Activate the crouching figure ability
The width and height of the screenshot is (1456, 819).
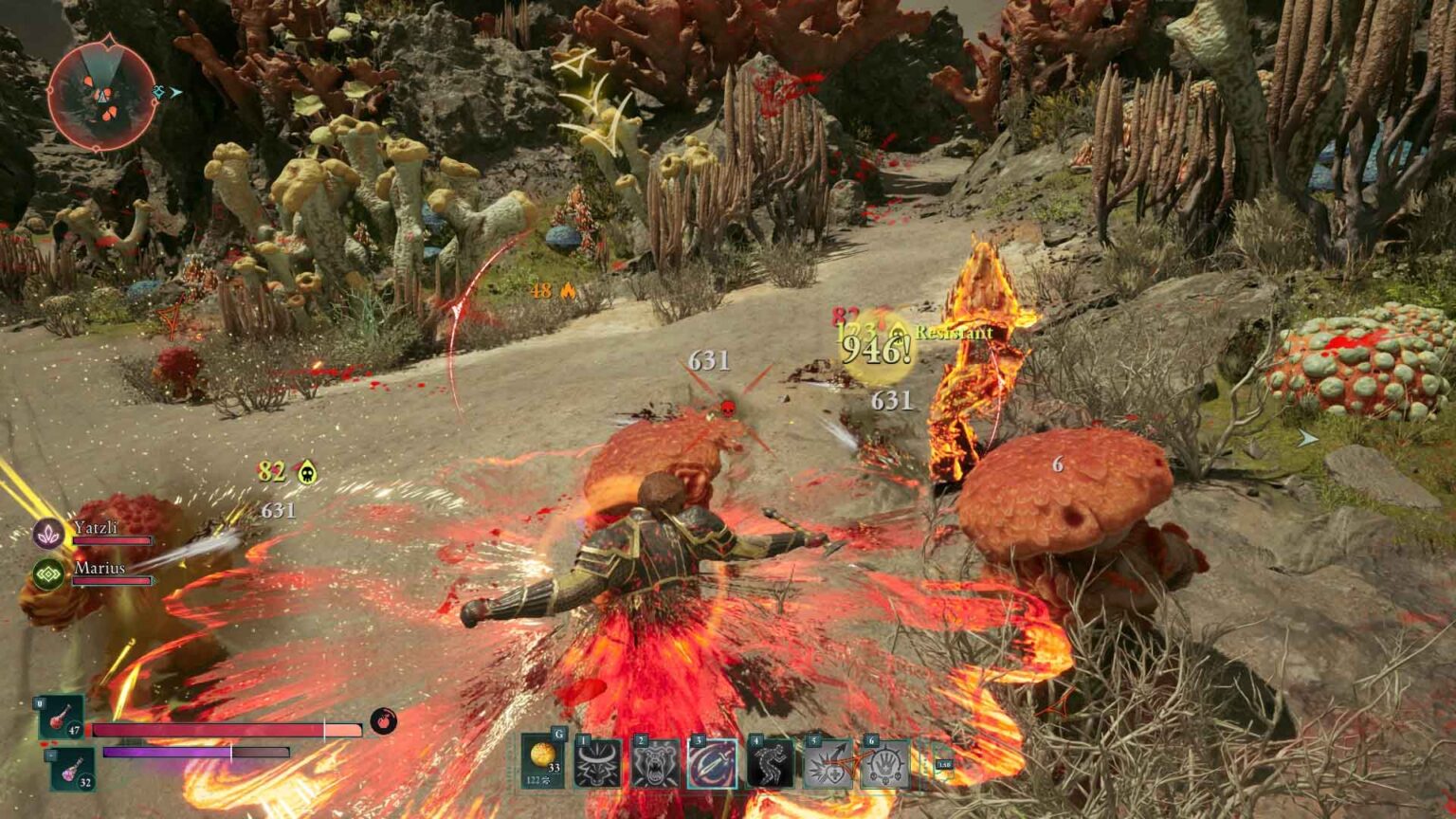tap(771, 764)
